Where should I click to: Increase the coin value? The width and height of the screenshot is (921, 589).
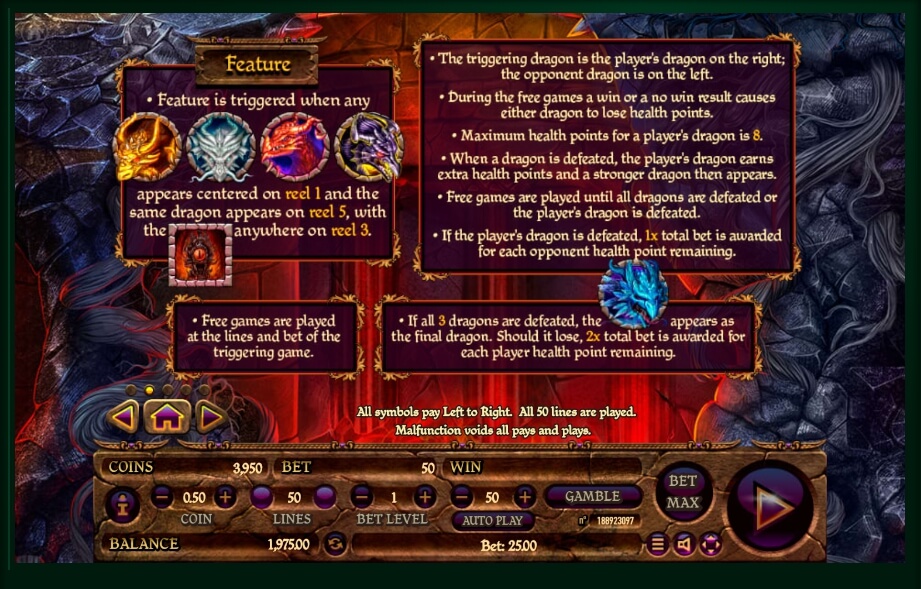(226, 497)
